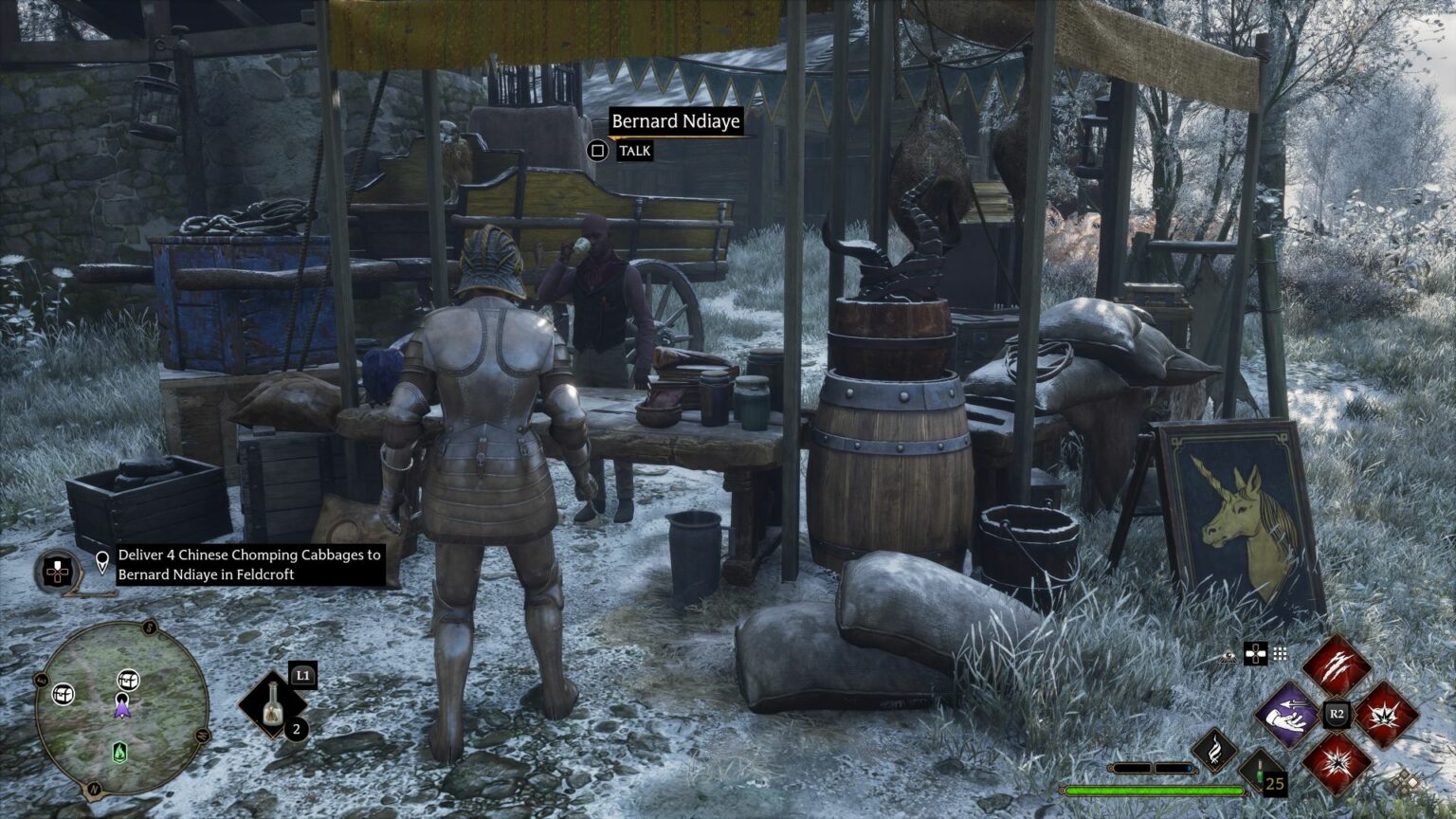The image size is (1456, 819).
Task: Click the nine-dot grid icon
Action: [x=1280, y=653]
